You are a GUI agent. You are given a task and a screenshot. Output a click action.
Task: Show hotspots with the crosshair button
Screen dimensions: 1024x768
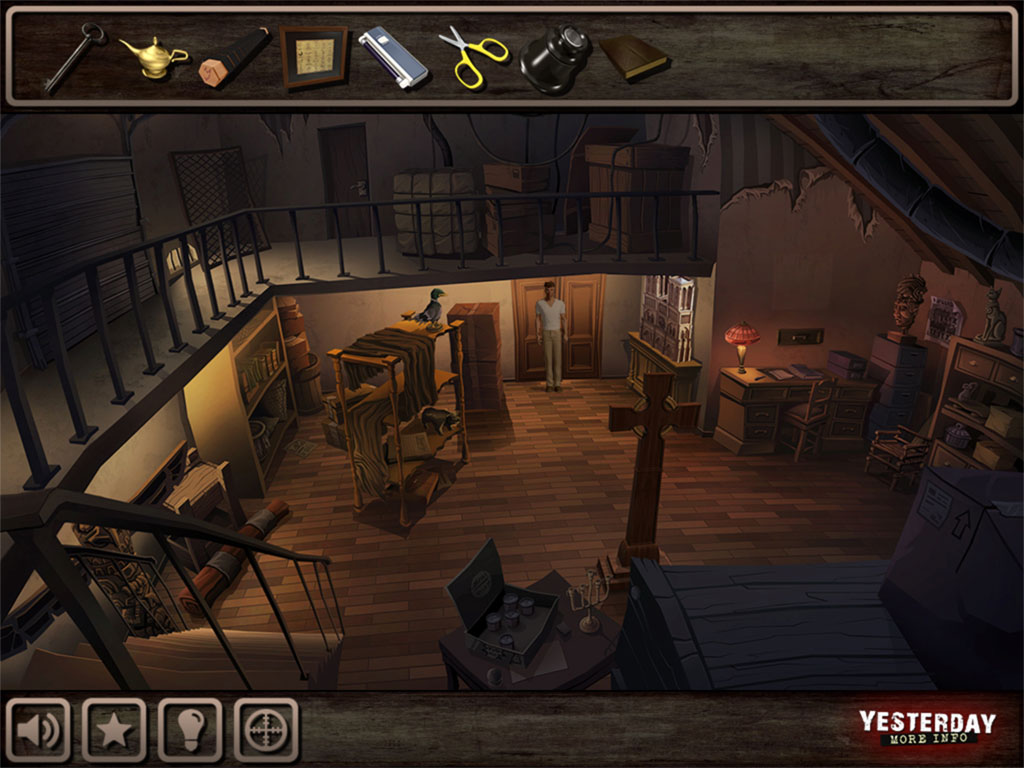tap(266, 730)
